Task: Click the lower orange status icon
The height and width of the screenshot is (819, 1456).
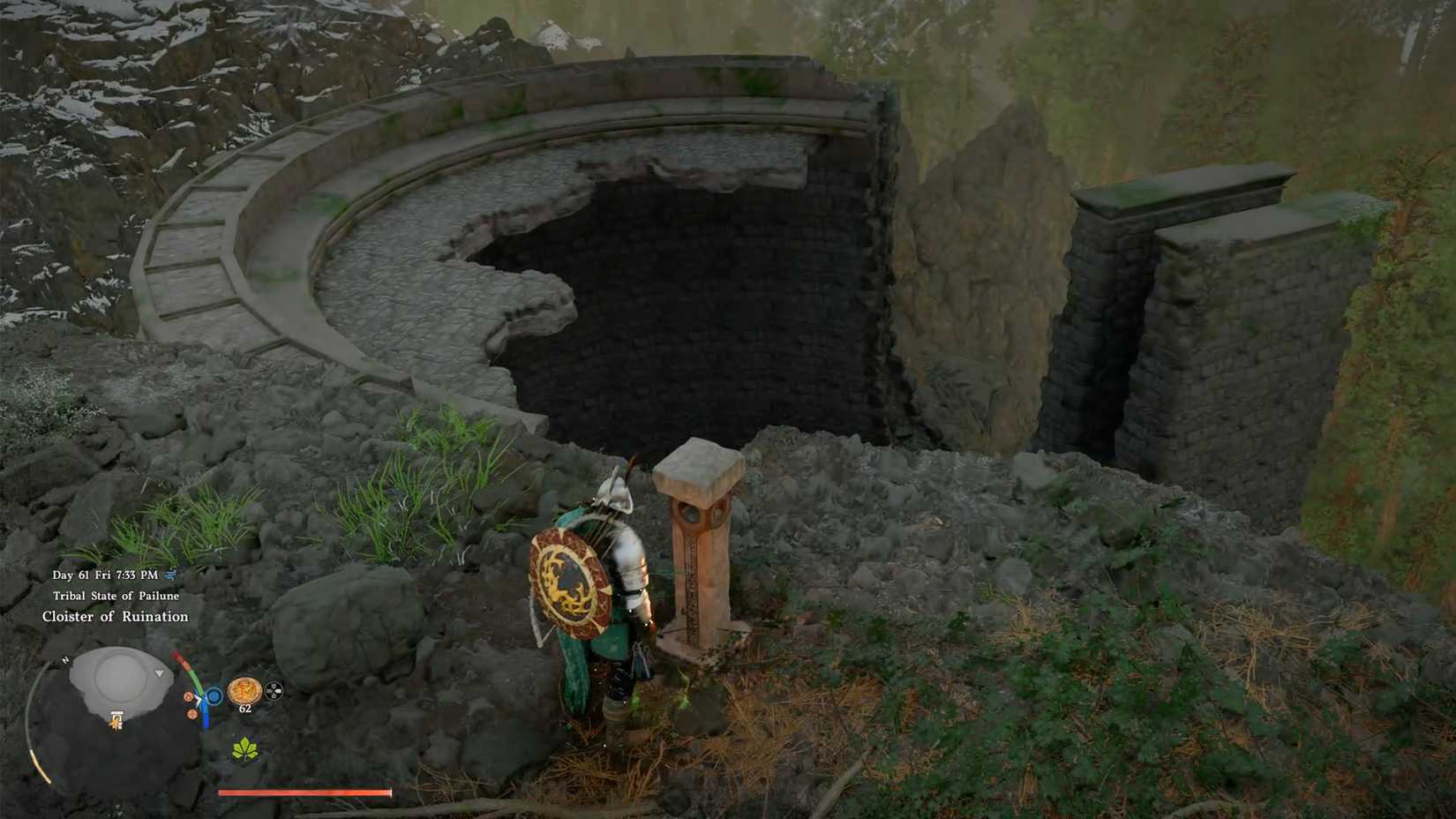Action: click(x=192, y=715)
